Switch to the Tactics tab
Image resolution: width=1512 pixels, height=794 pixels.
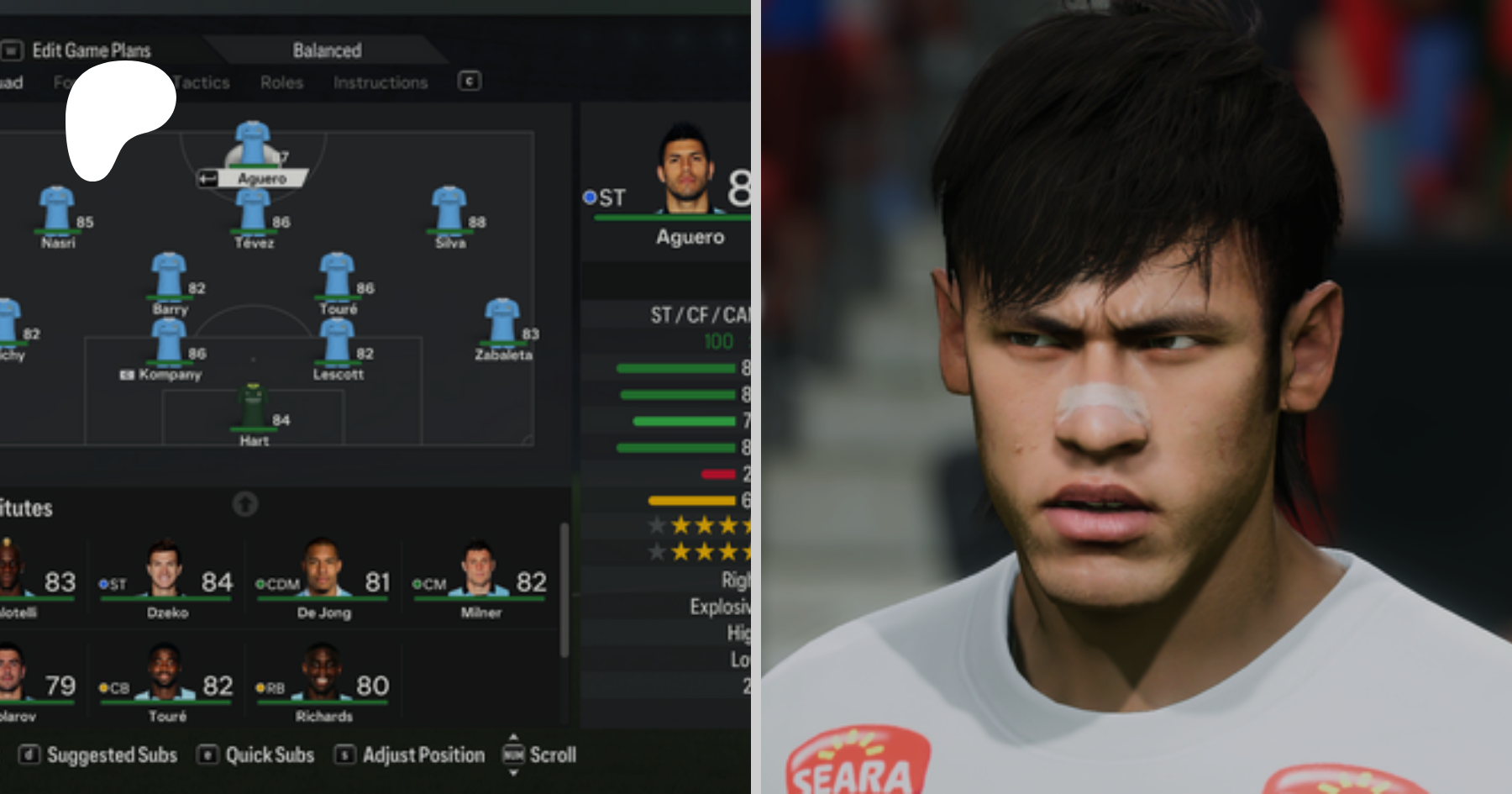(202, 82)
